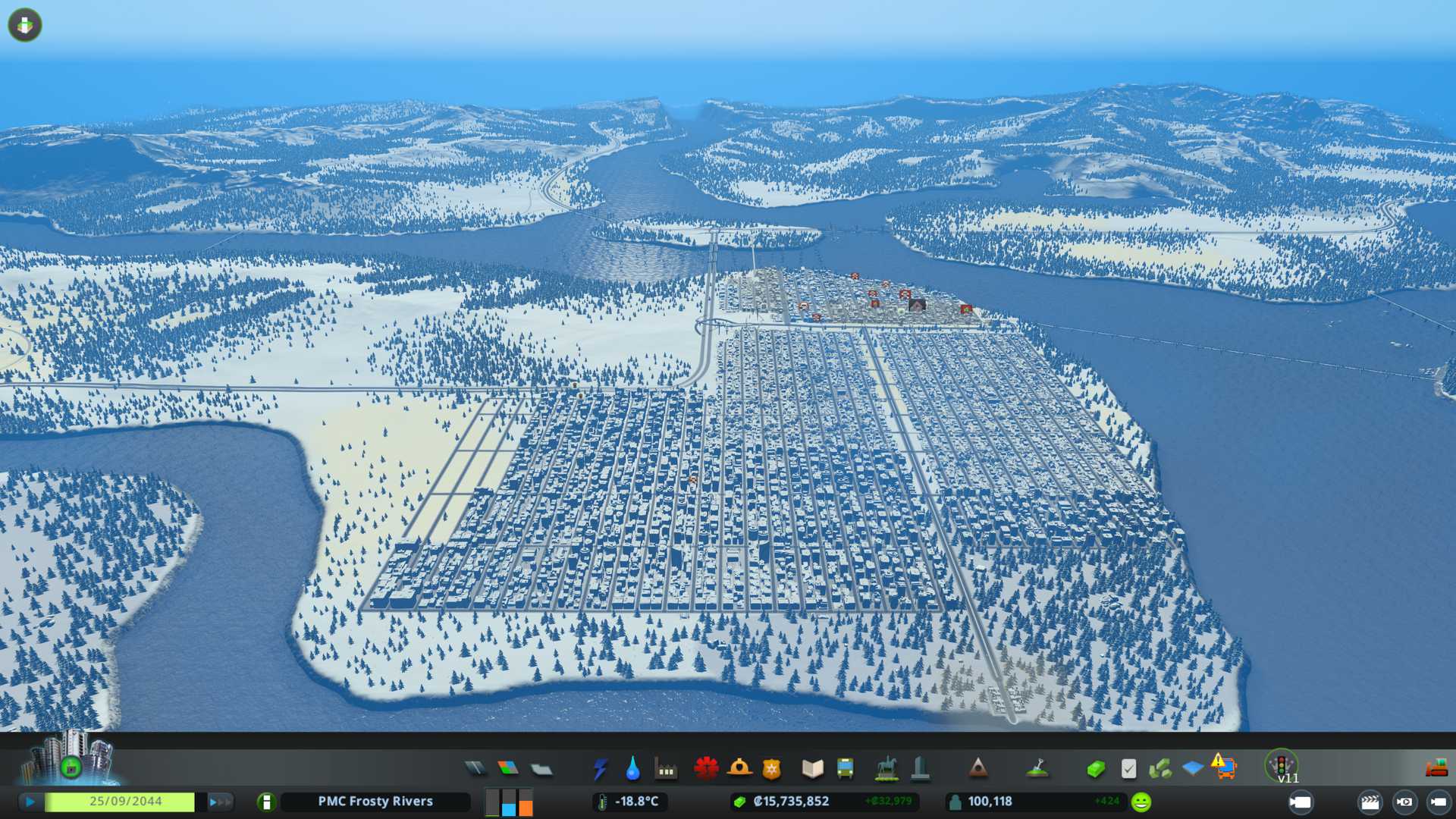Select the bulldozer tool

click(x=1436, y=768)
